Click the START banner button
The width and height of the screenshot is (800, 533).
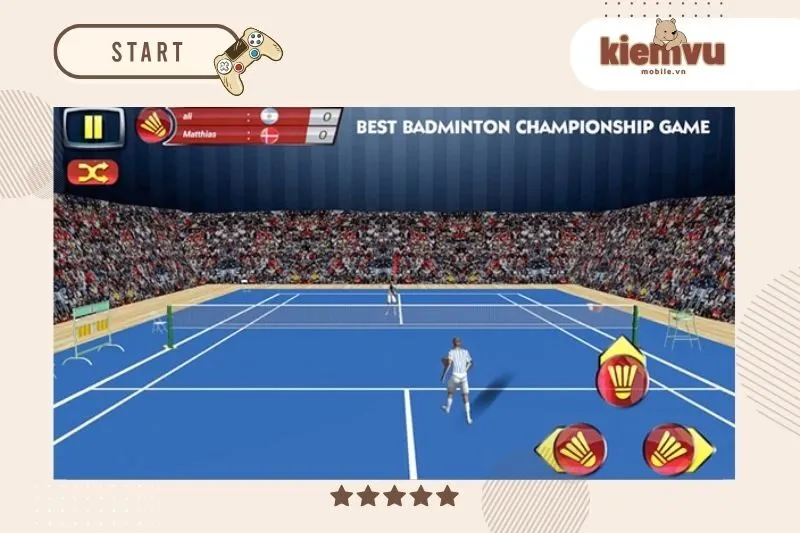point(147,52)
